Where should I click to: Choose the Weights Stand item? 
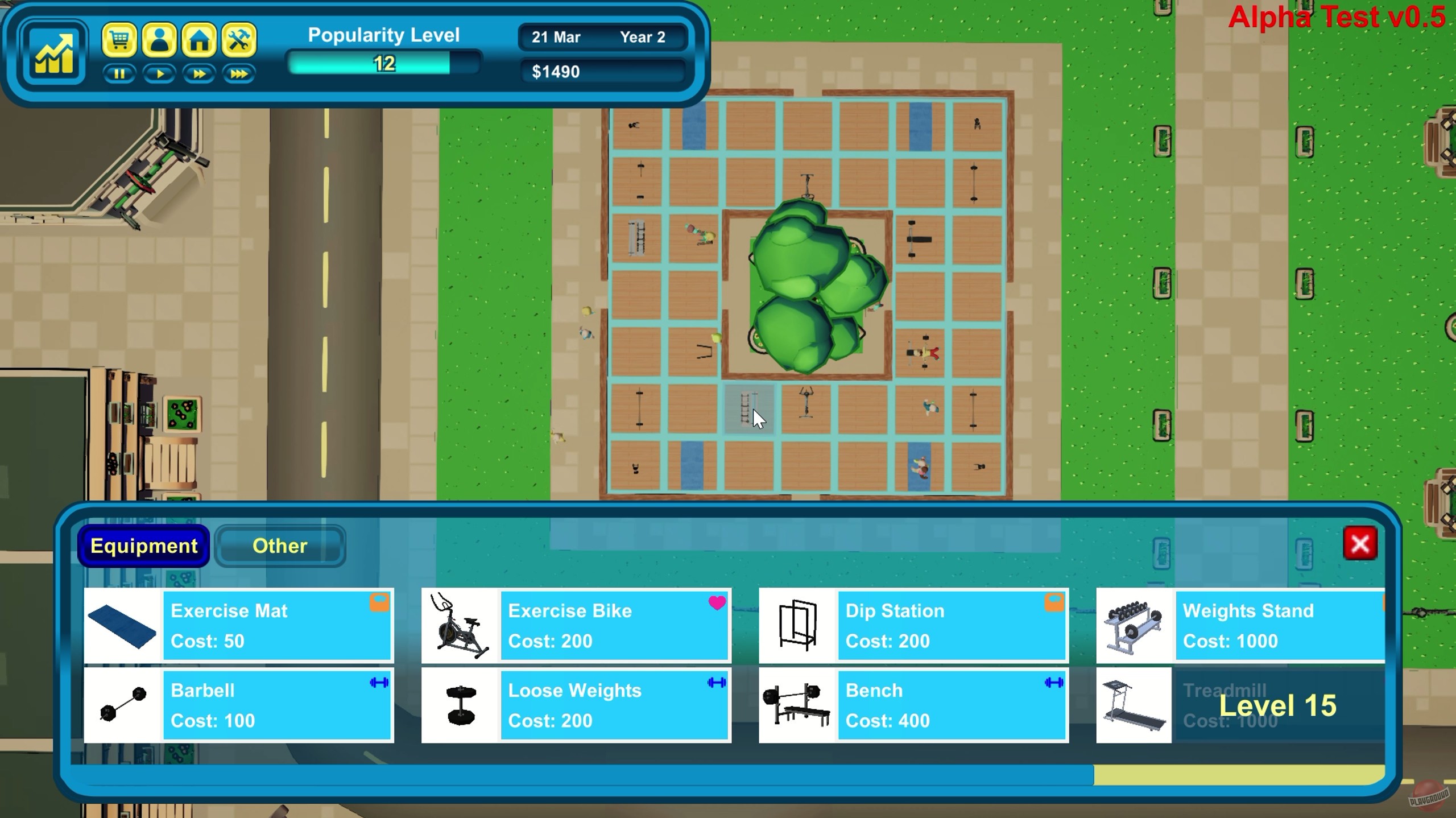(x=1248, y=625)
